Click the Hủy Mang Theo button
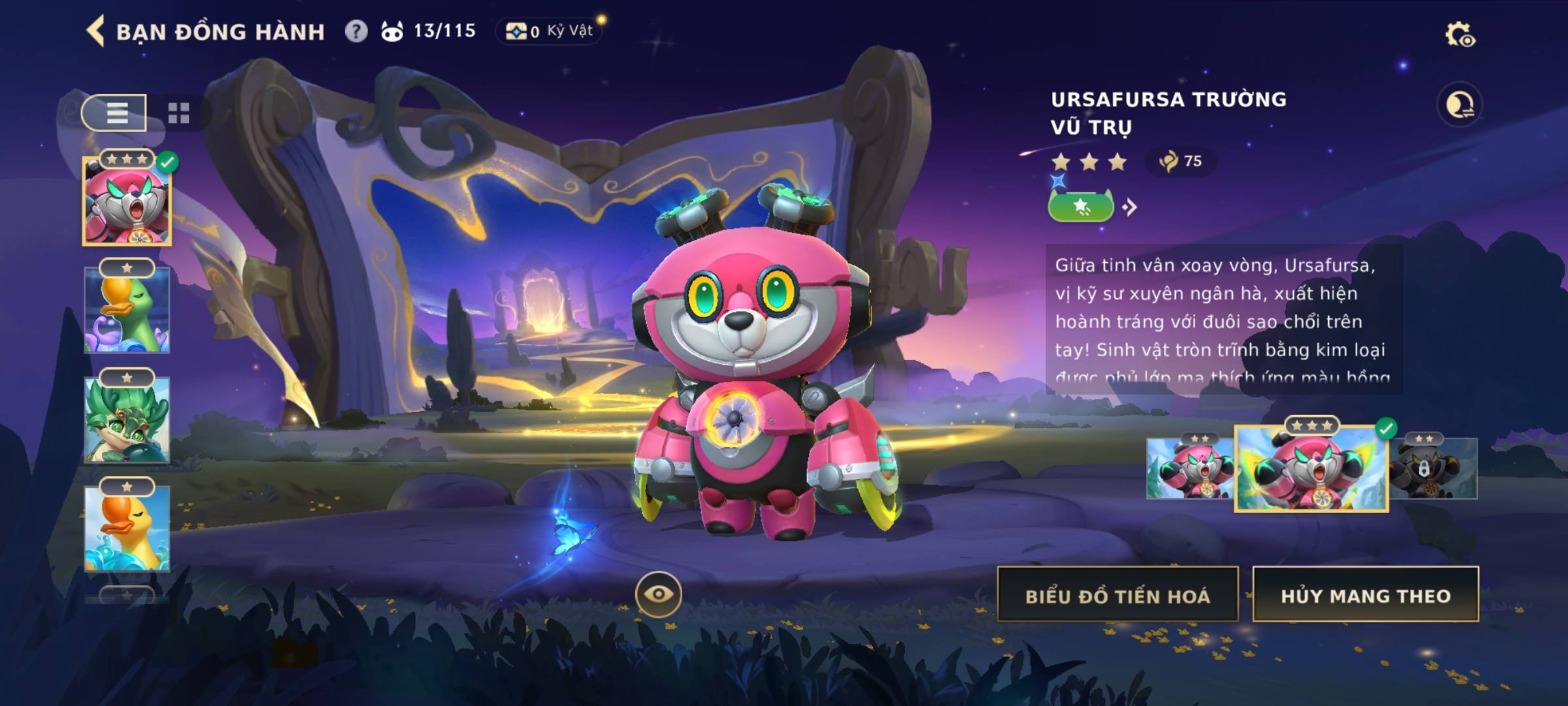Image resolution: width=1568 pixels, height=706 pixels. click(1365, 595)
